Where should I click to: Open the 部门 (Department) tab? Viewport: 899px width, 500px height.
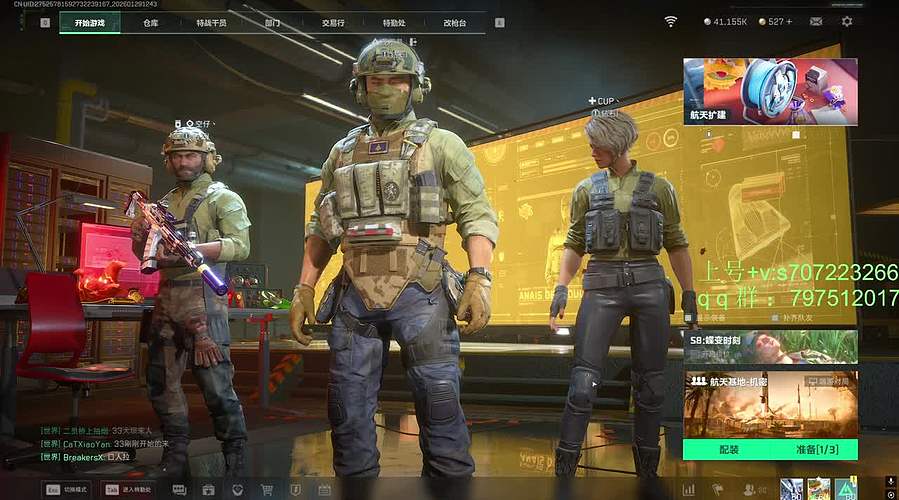pyautogui.click(x=272, y=22)
